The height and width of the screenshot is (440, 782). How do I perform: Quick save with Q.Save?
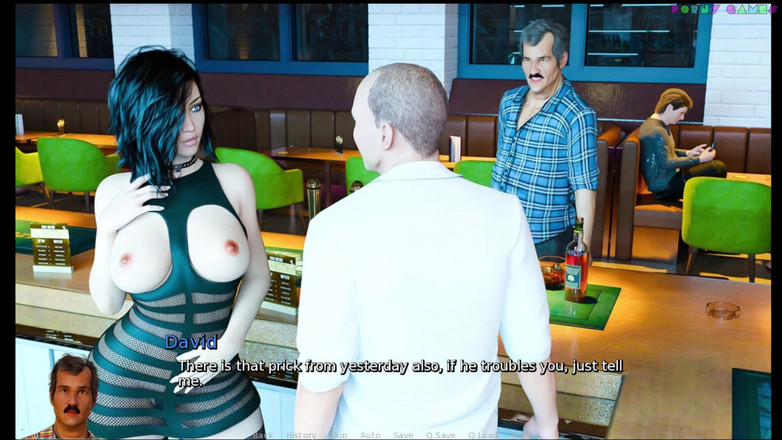point(440,435)
